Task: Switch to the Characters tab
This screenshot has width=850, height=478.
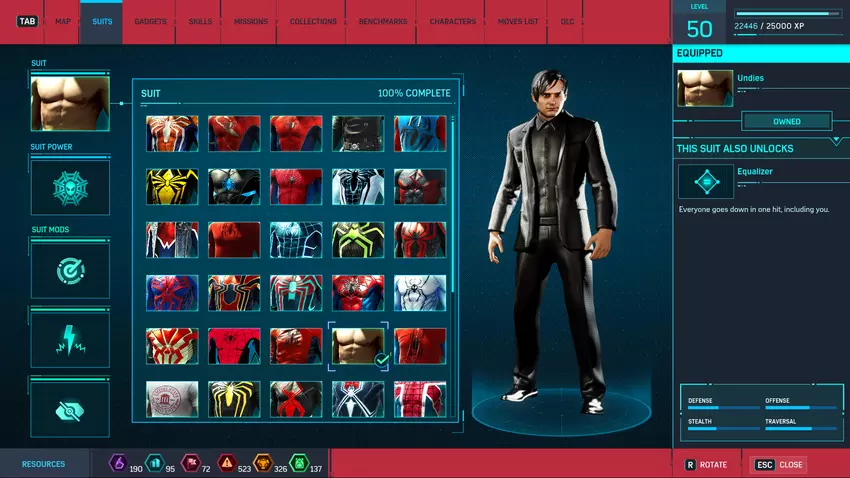Action: coord(452,21)
